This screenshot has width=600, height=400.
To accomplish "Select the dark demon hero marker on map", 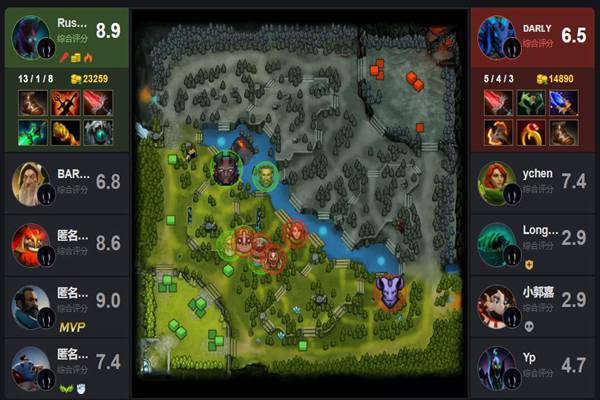I will click(227, 167).
